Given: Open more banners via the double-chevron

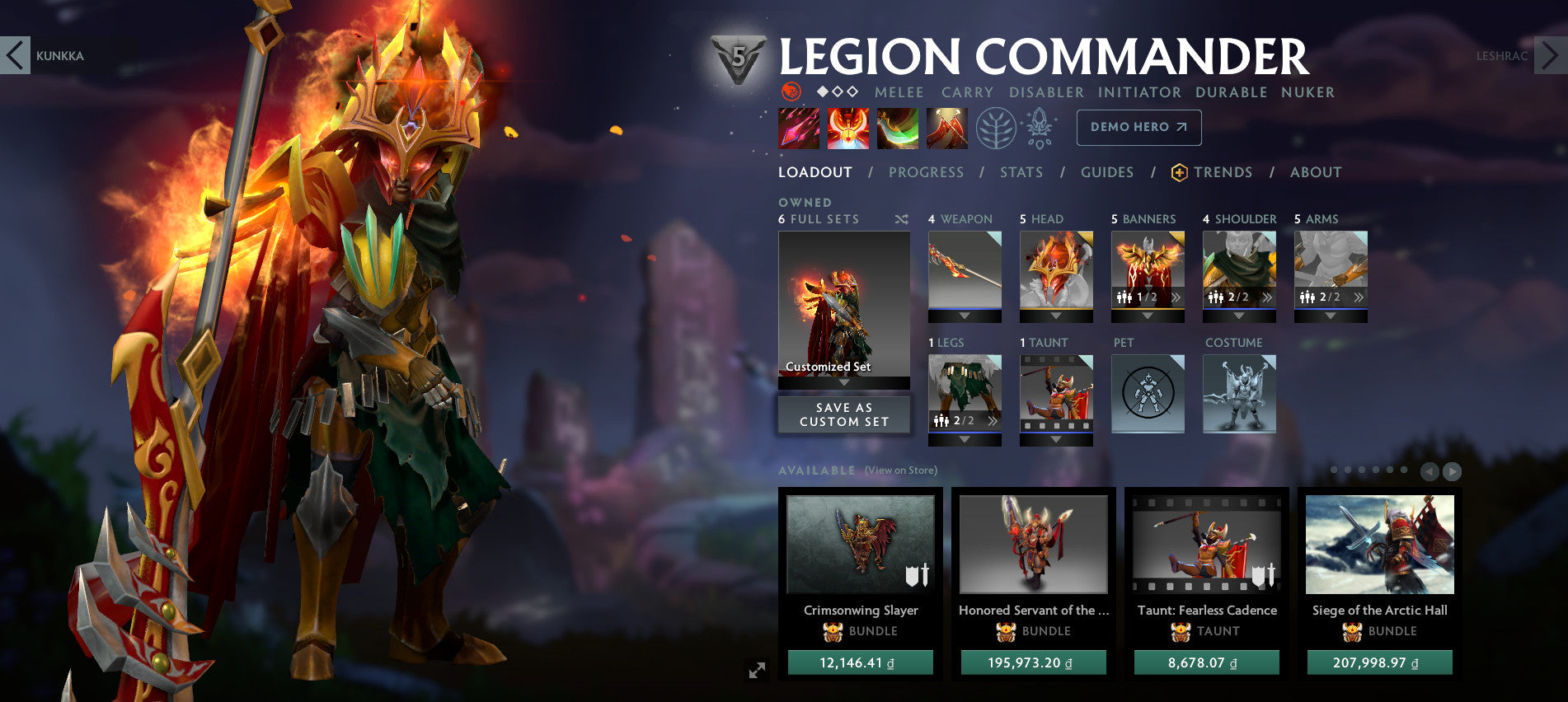Looking at the screenshot, I should point(1177,297).
